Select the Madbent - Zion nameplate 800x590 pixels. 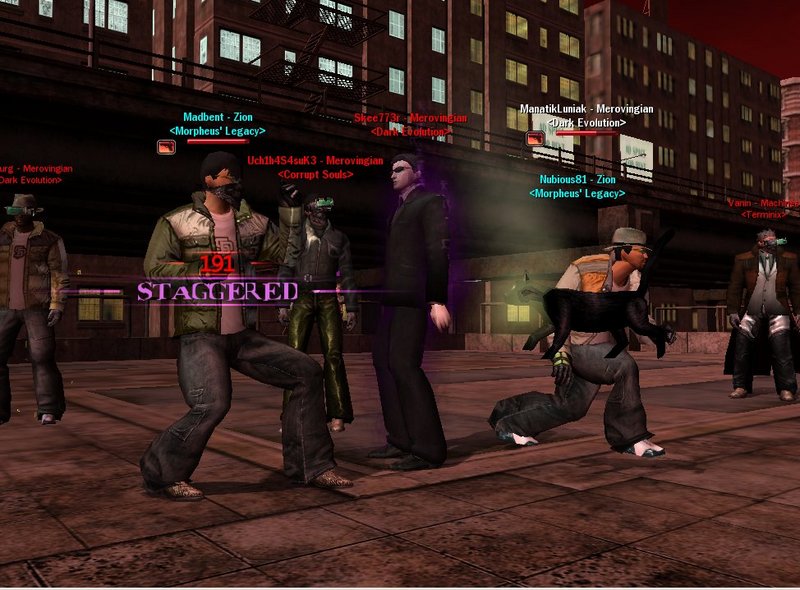pyautogui.click(x=217, y=117)
